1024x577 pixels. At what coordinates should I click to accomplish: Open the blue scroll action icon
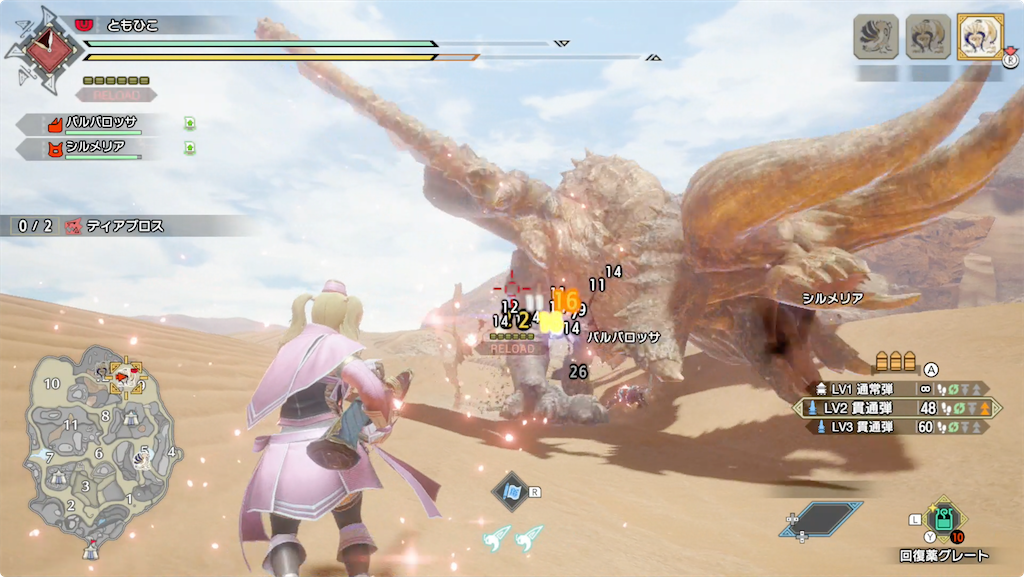512,492
